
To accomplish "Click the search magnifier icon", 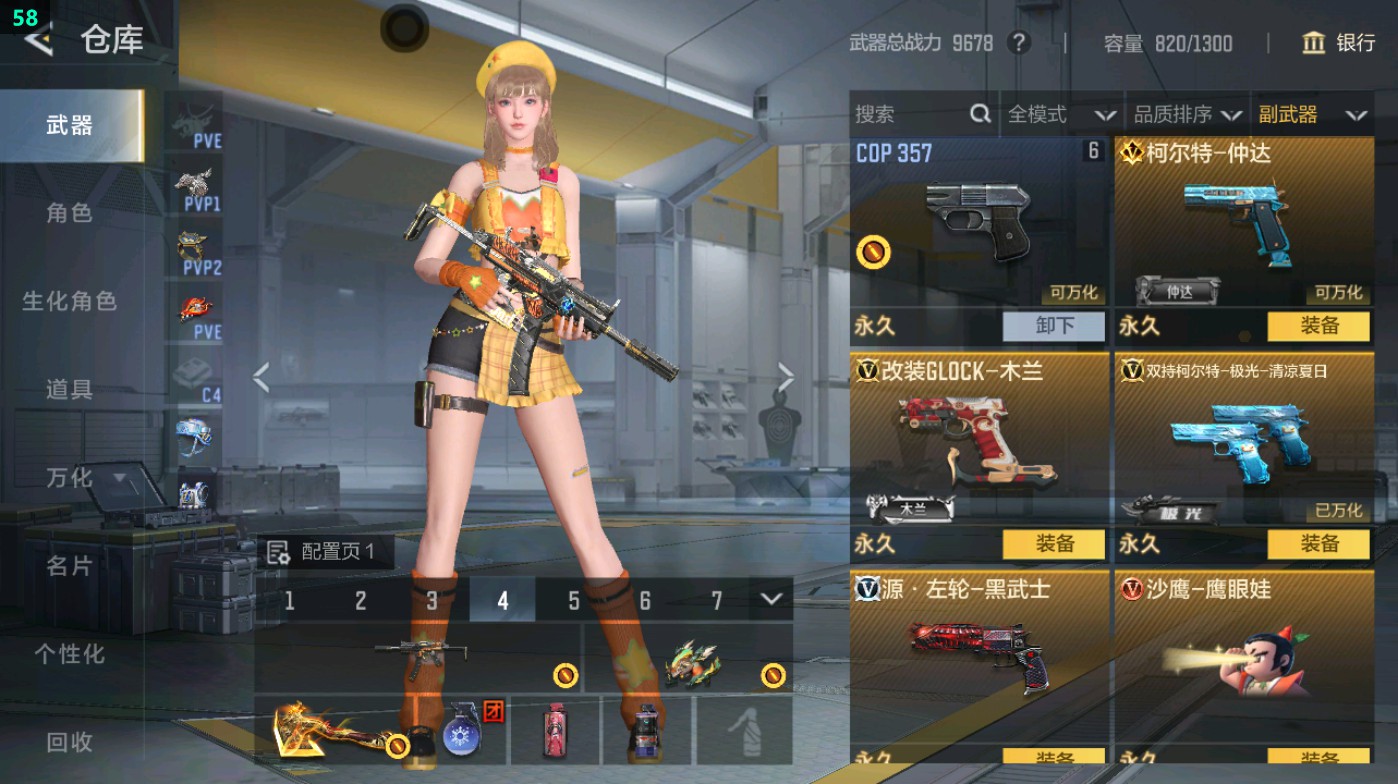I will click(977, 114).
